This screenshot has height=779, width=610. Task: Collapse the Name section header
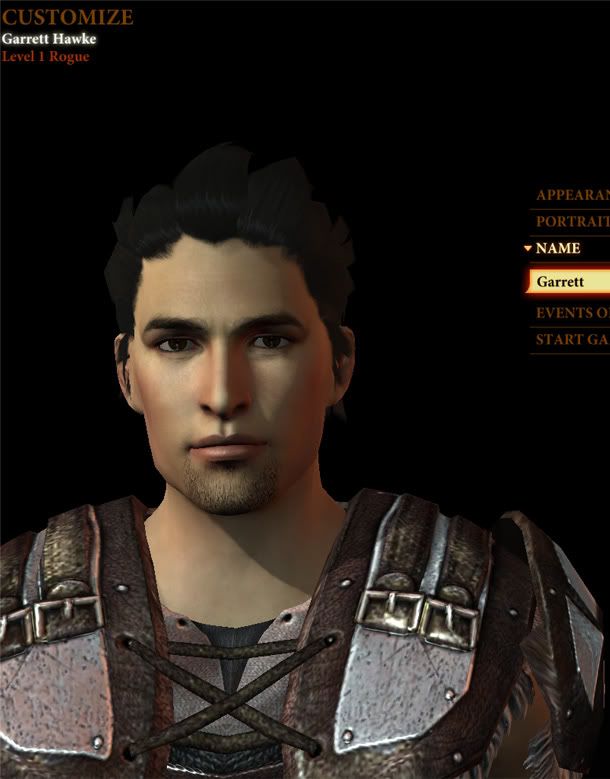557,249
